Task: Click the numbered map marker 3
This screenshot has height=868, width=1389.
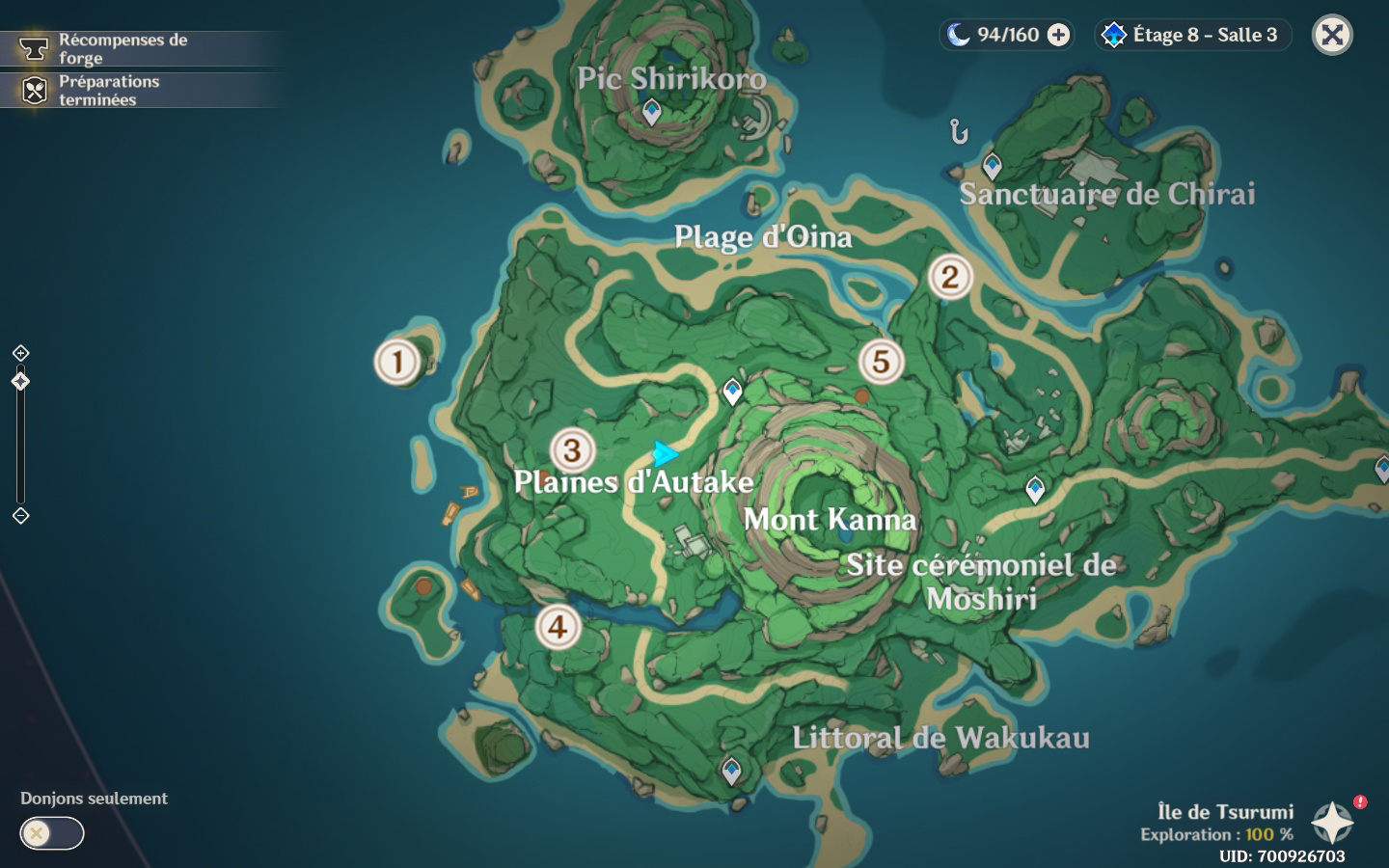Action: pos(572,449)
